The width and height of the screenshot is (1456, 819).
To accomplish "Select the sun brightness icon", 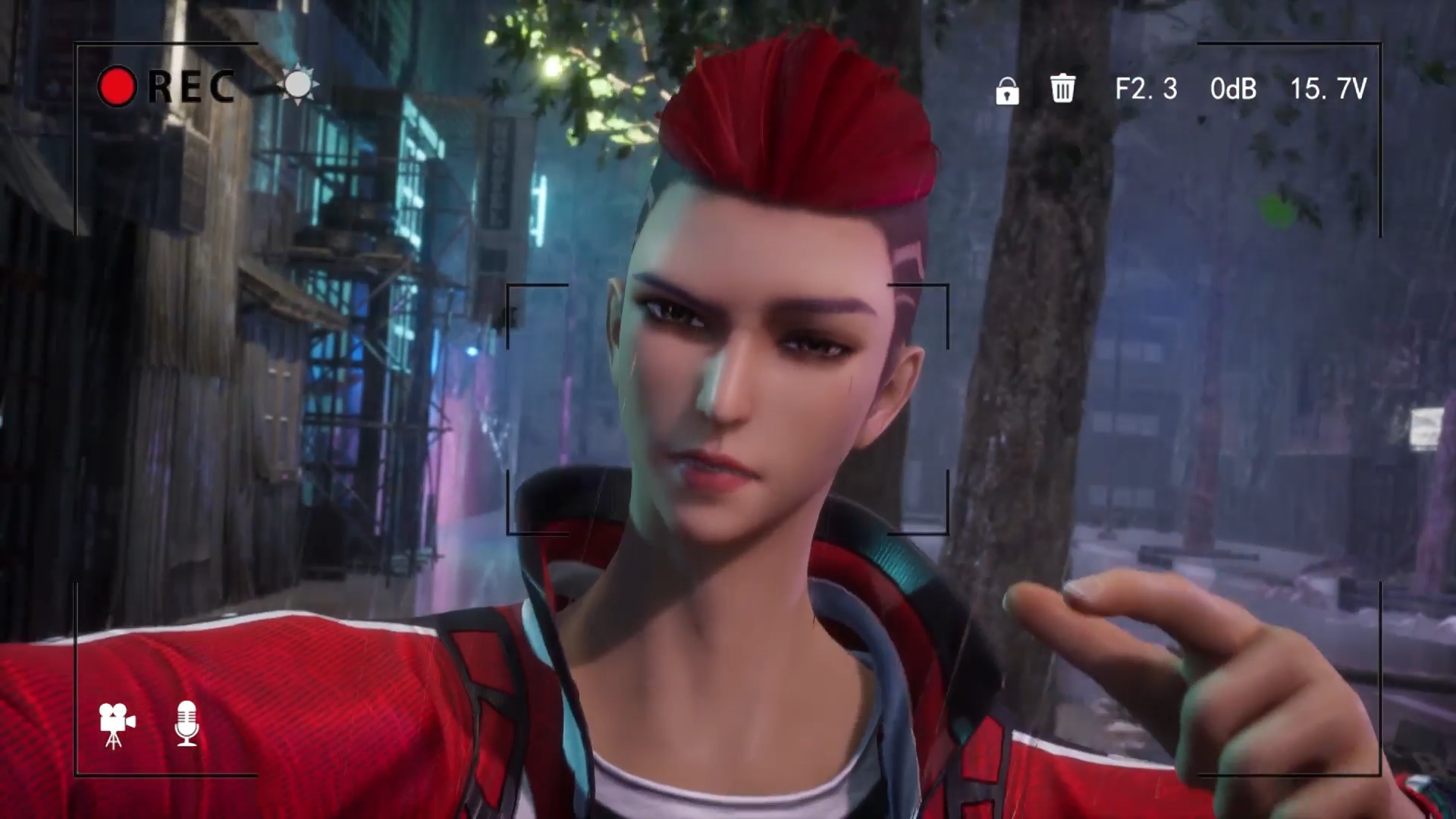I will (x=298, y=84).
